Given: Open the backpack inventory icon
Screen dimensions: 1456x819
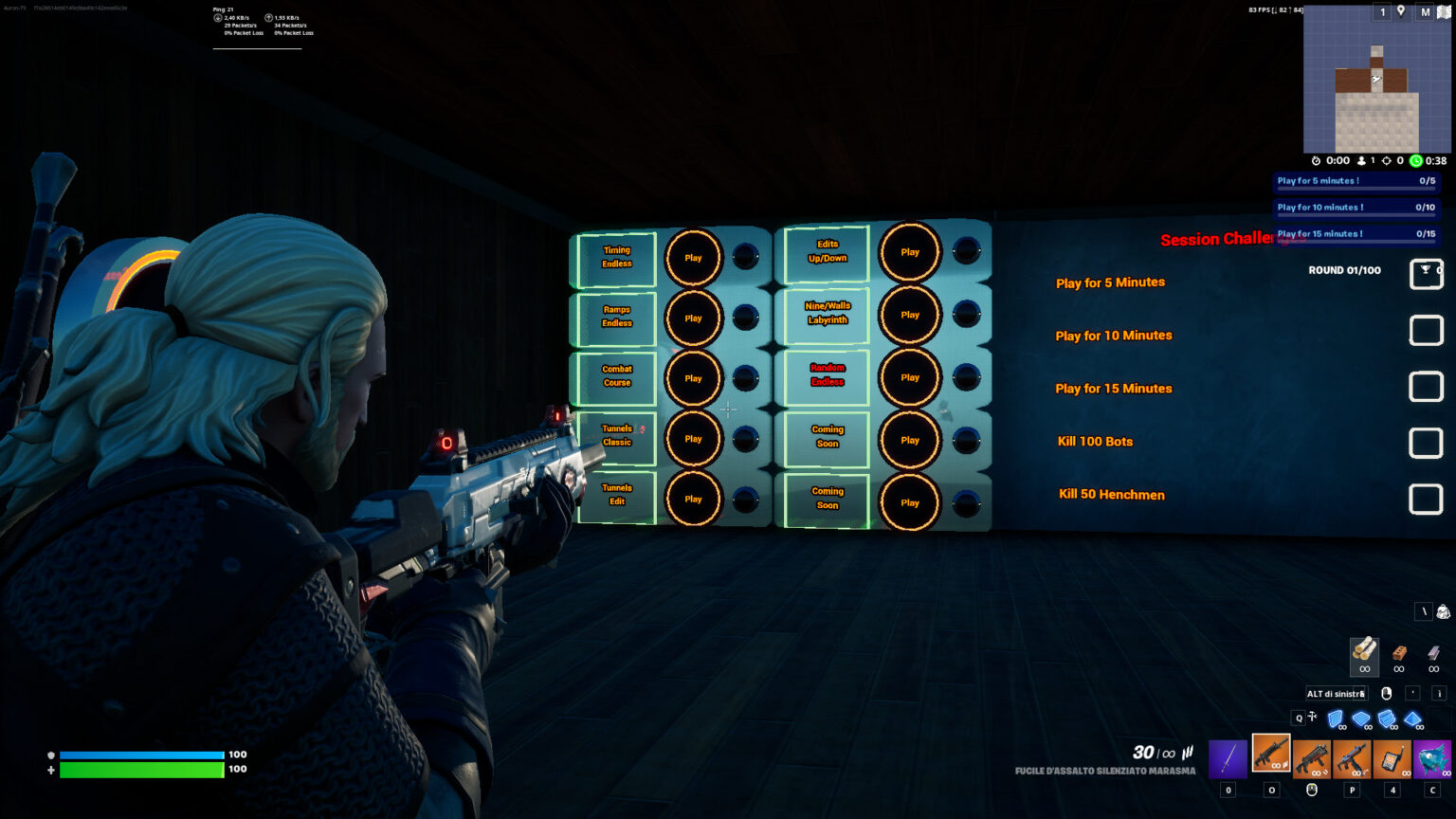Looking at the screenshot, I should tap(1443, 612).
